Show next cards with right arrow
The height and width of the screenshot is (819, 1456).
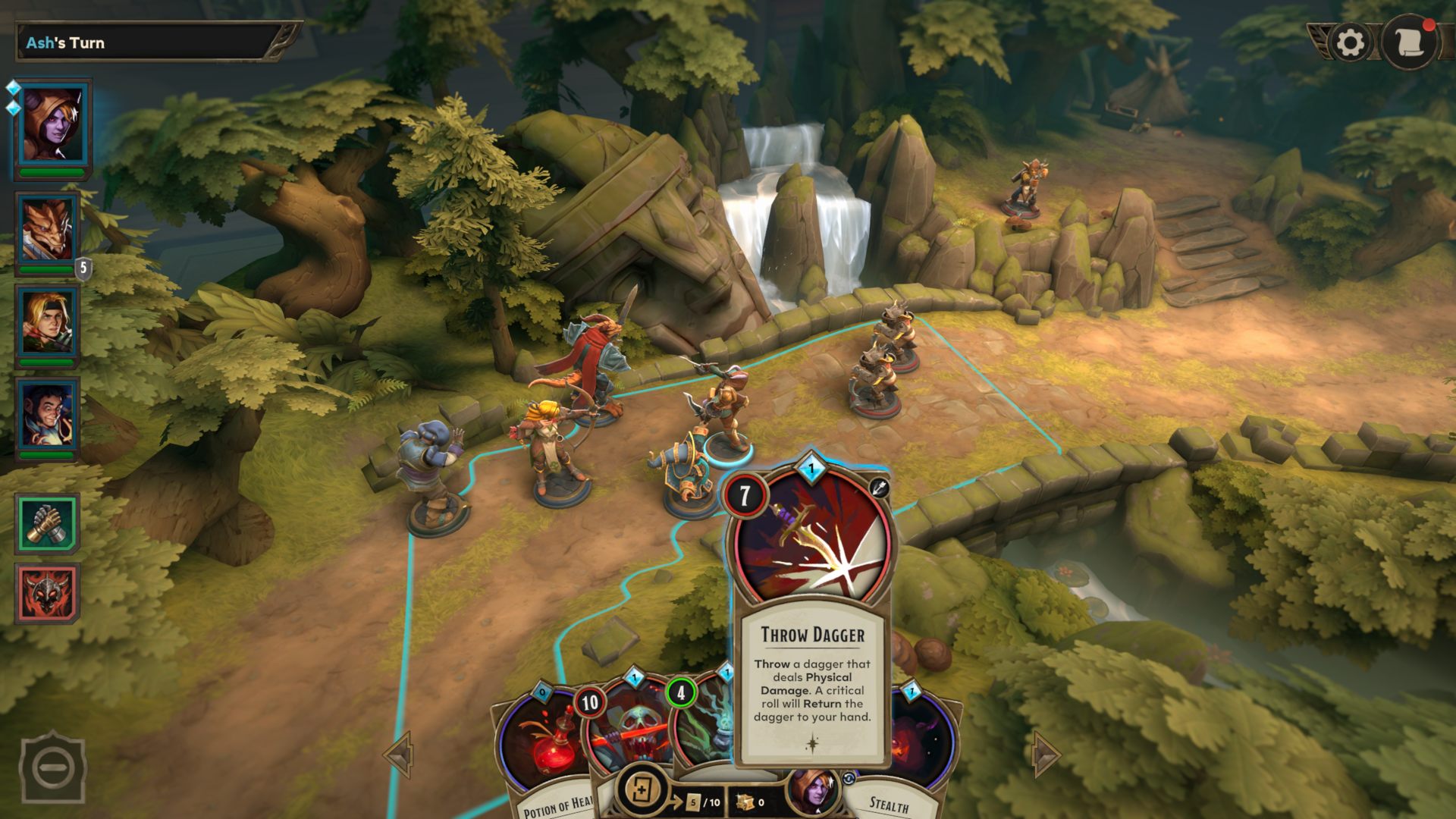tap(1046, 754)
